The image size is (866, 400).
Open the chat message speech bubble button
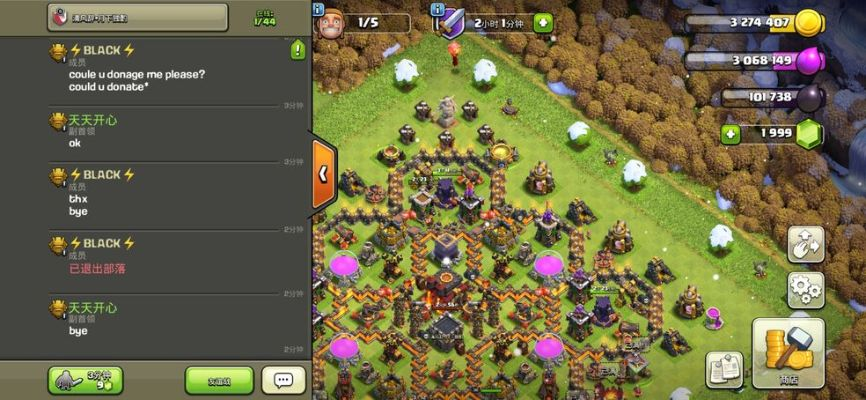(283, 380)
